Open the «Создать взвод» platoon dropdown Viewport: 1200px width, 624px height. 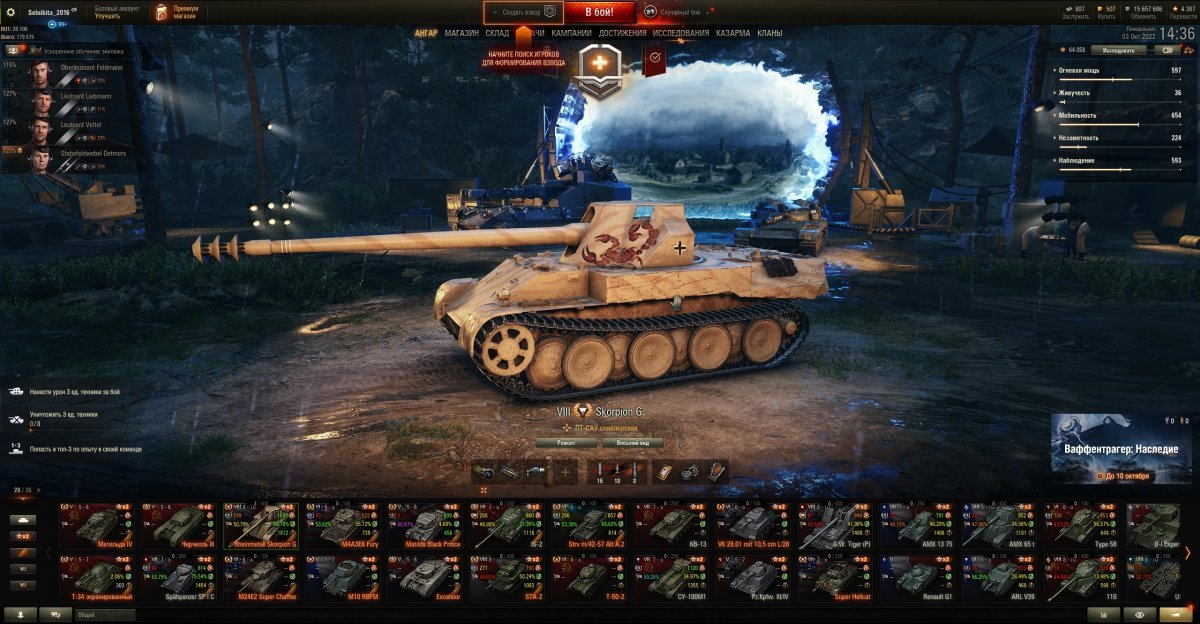522,12
